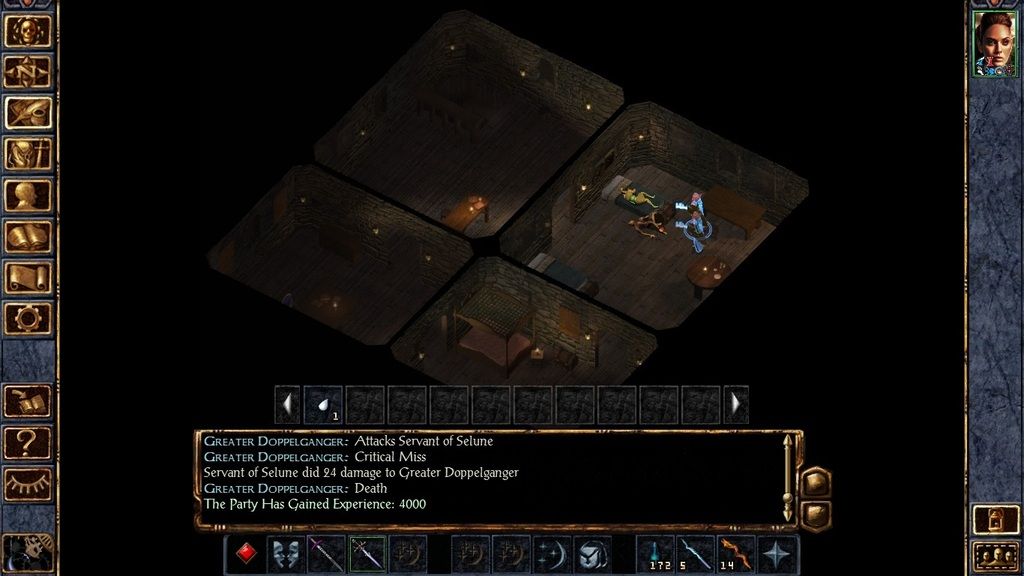
Task: Open the journal with the quill icon
Action: point(28,112)
